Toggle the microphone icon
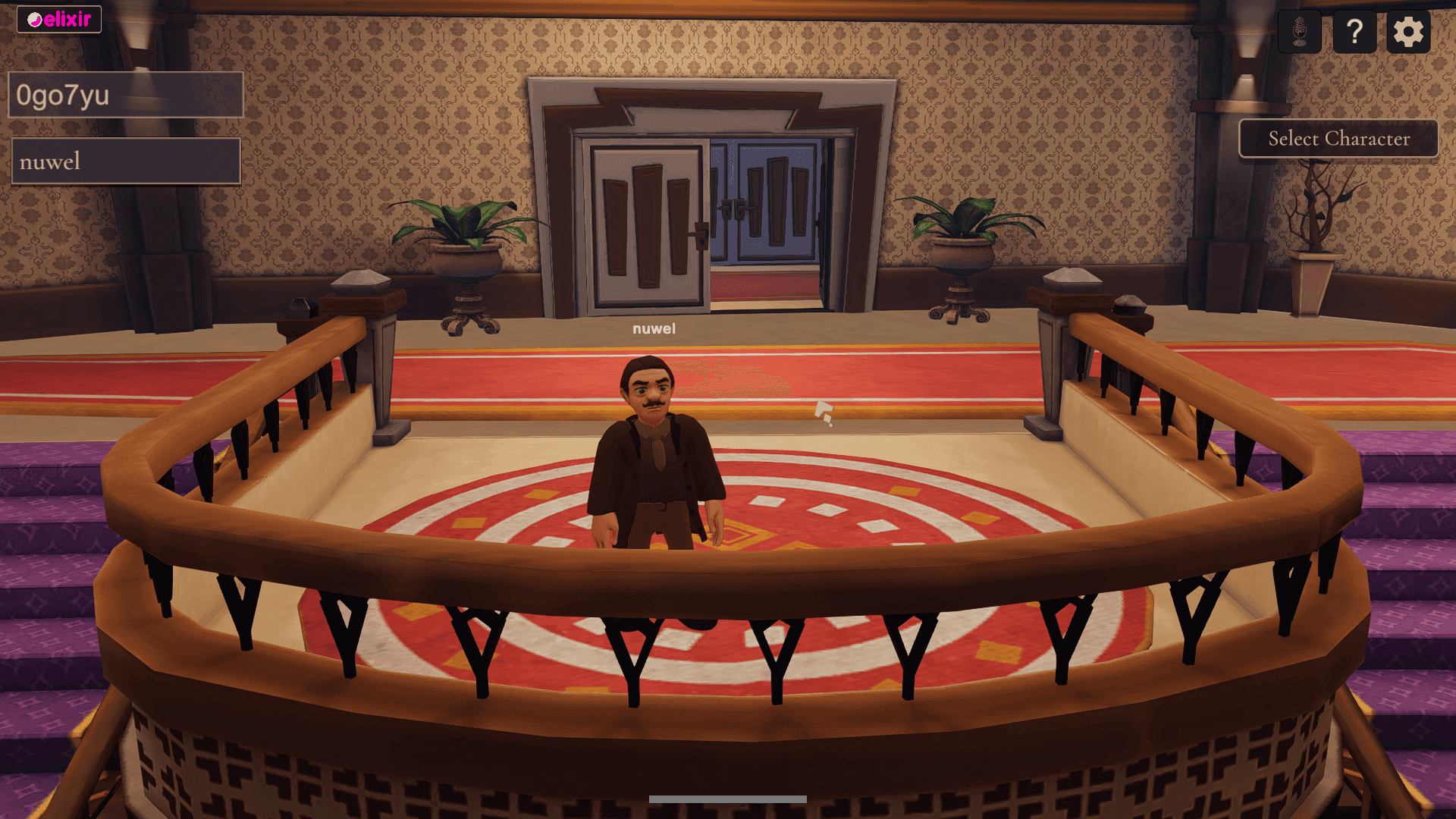This screenshot has height=819, width=1456. click(x=1299, y=32)
